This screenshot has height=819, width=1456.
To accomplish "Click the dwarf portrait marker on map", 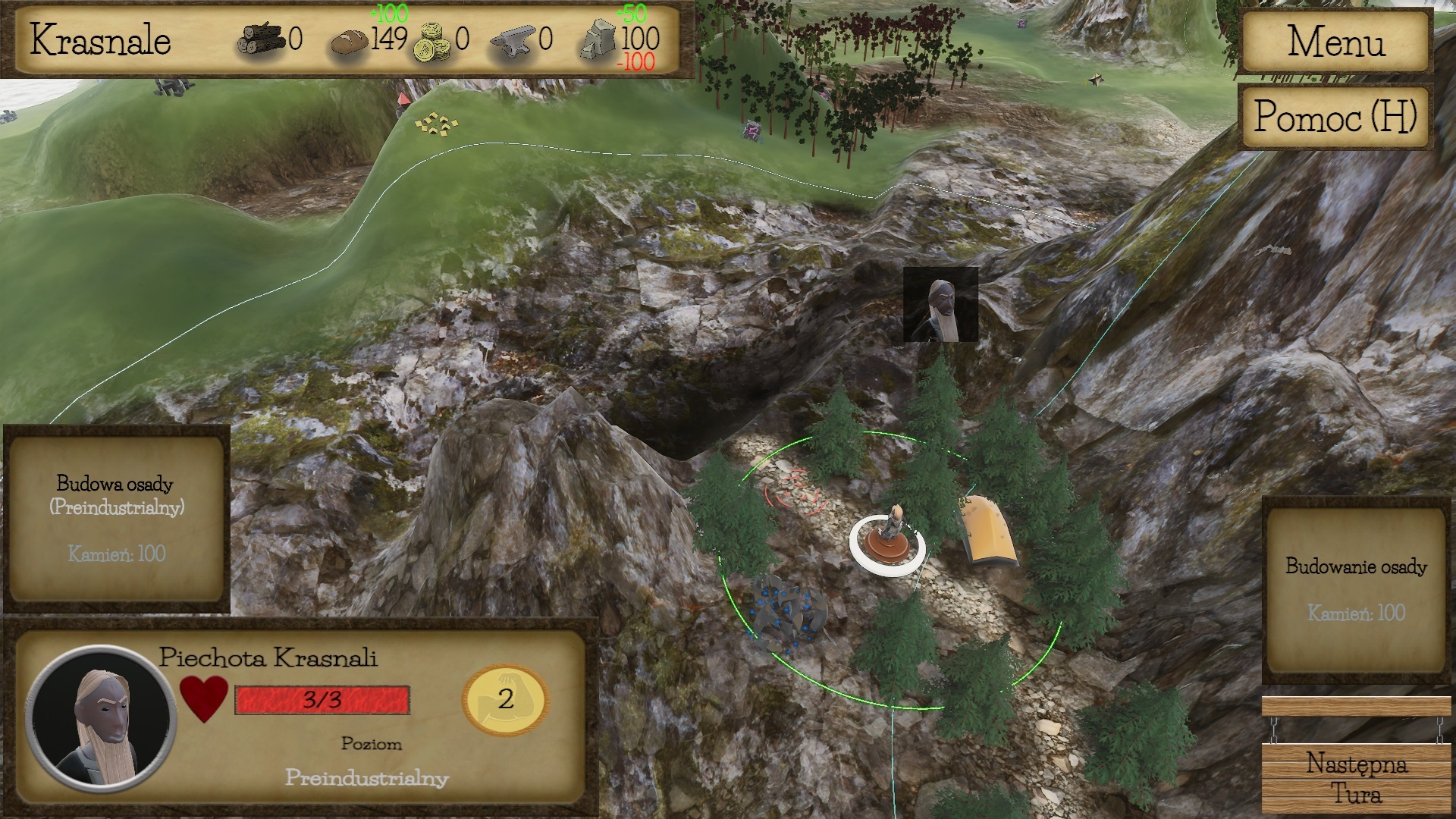I will 940,305.
